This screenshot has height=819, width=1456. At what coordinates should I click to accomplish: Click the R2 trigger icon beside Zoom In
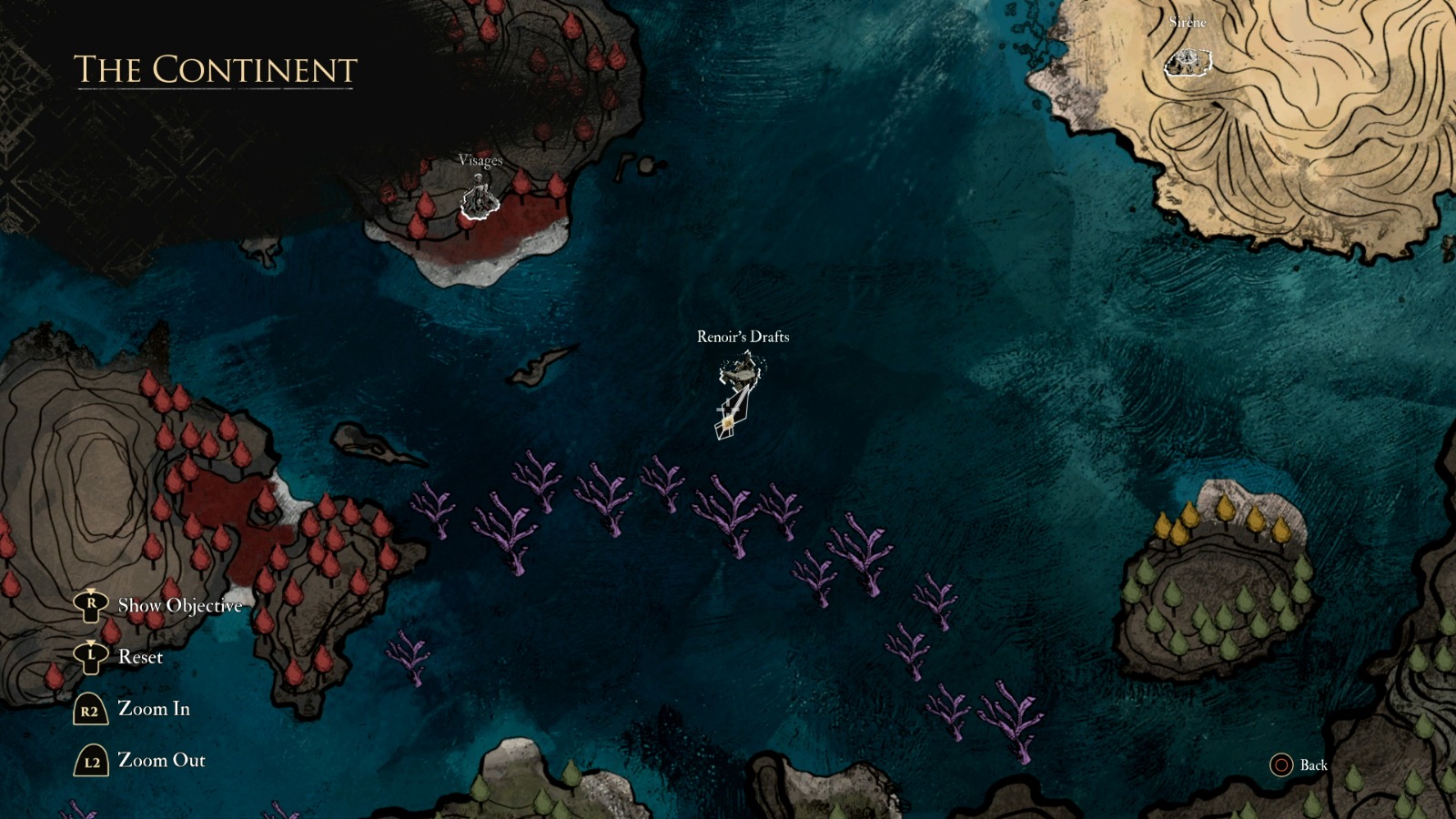[88, 709]
